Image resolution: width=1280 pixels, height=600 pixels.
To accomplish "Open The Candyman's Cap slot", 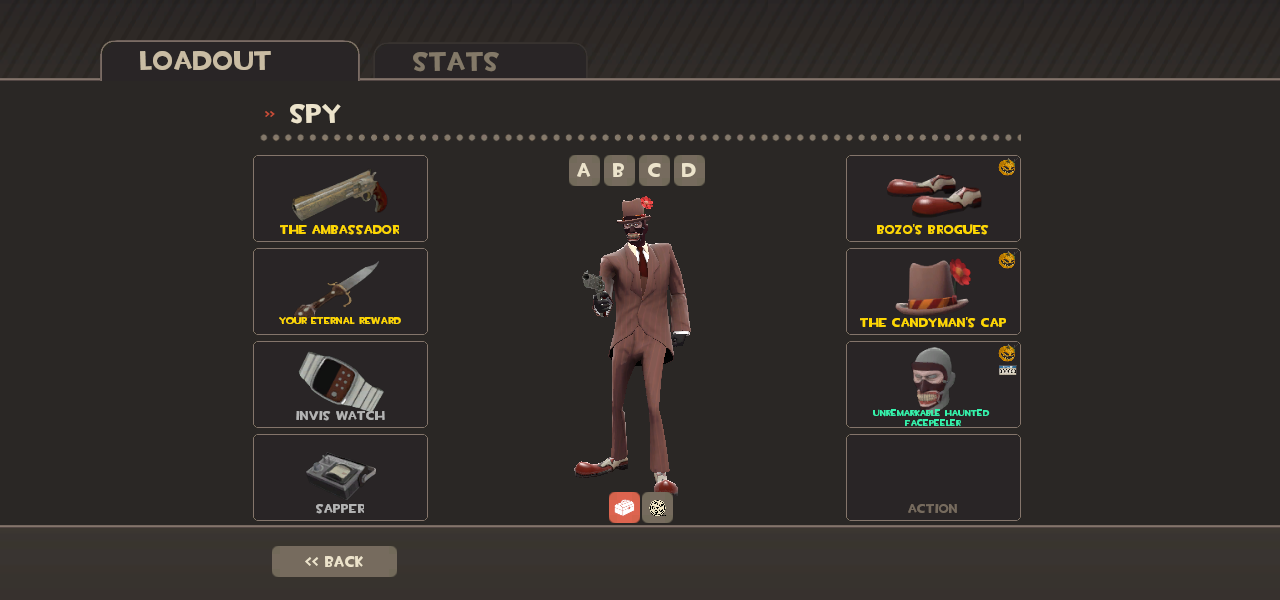I will [x=933, y=291].
